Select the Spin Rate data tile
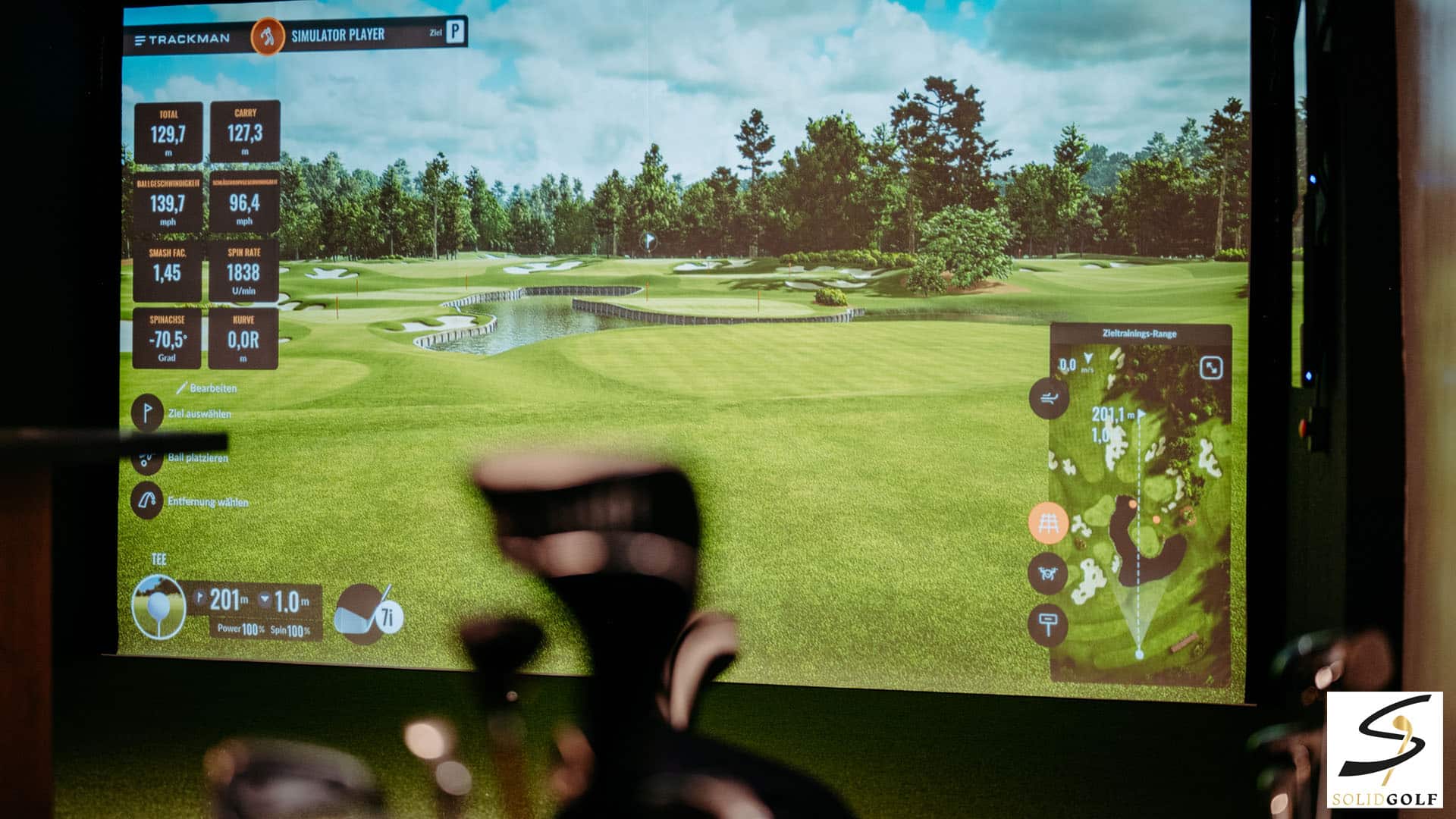This screenshot has height=819, width=1456. tap(243, 271)
